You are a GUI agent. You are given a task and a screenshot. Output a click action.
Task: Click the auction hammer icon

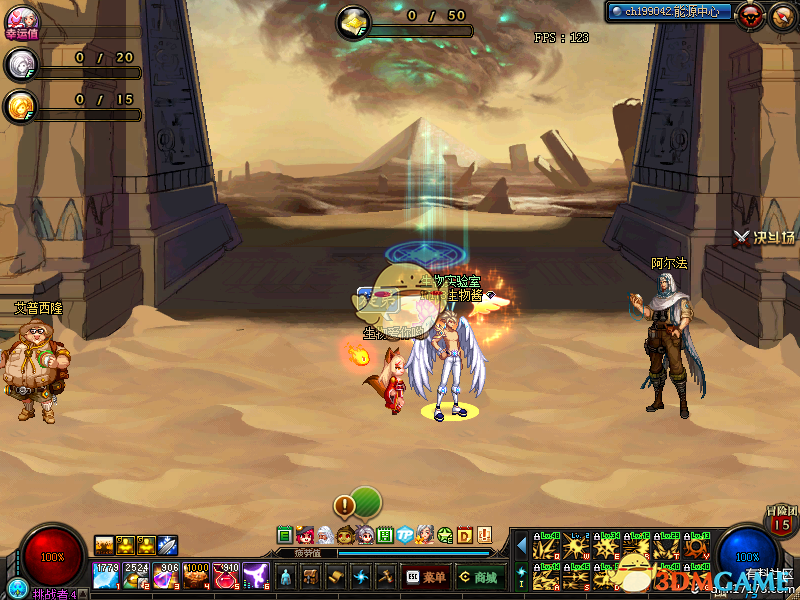pyautogui.click(x=386, y=576)
